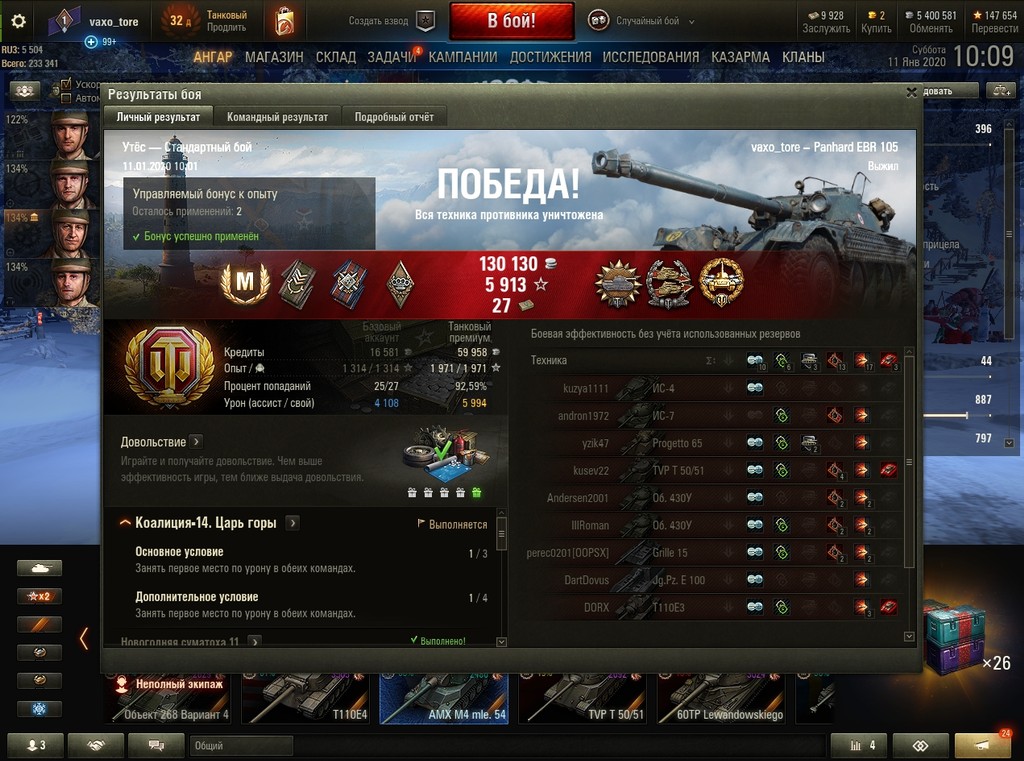Viewport: 1024px width, 761px height.
Task: Open the МАГАЗИН menu
Action: (x=274, y=57)
